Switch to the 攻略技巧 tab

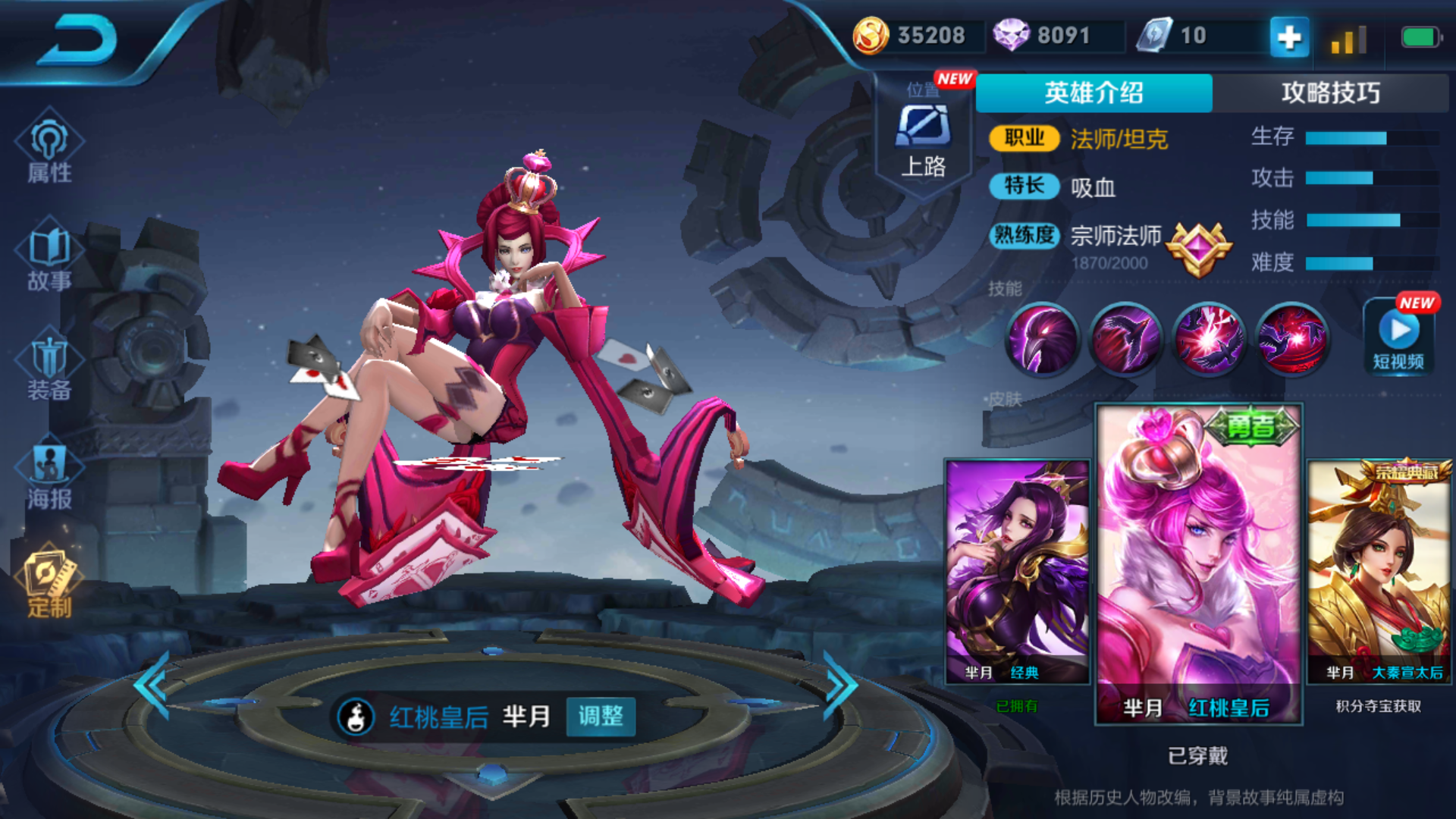[x=1330, y=93]
